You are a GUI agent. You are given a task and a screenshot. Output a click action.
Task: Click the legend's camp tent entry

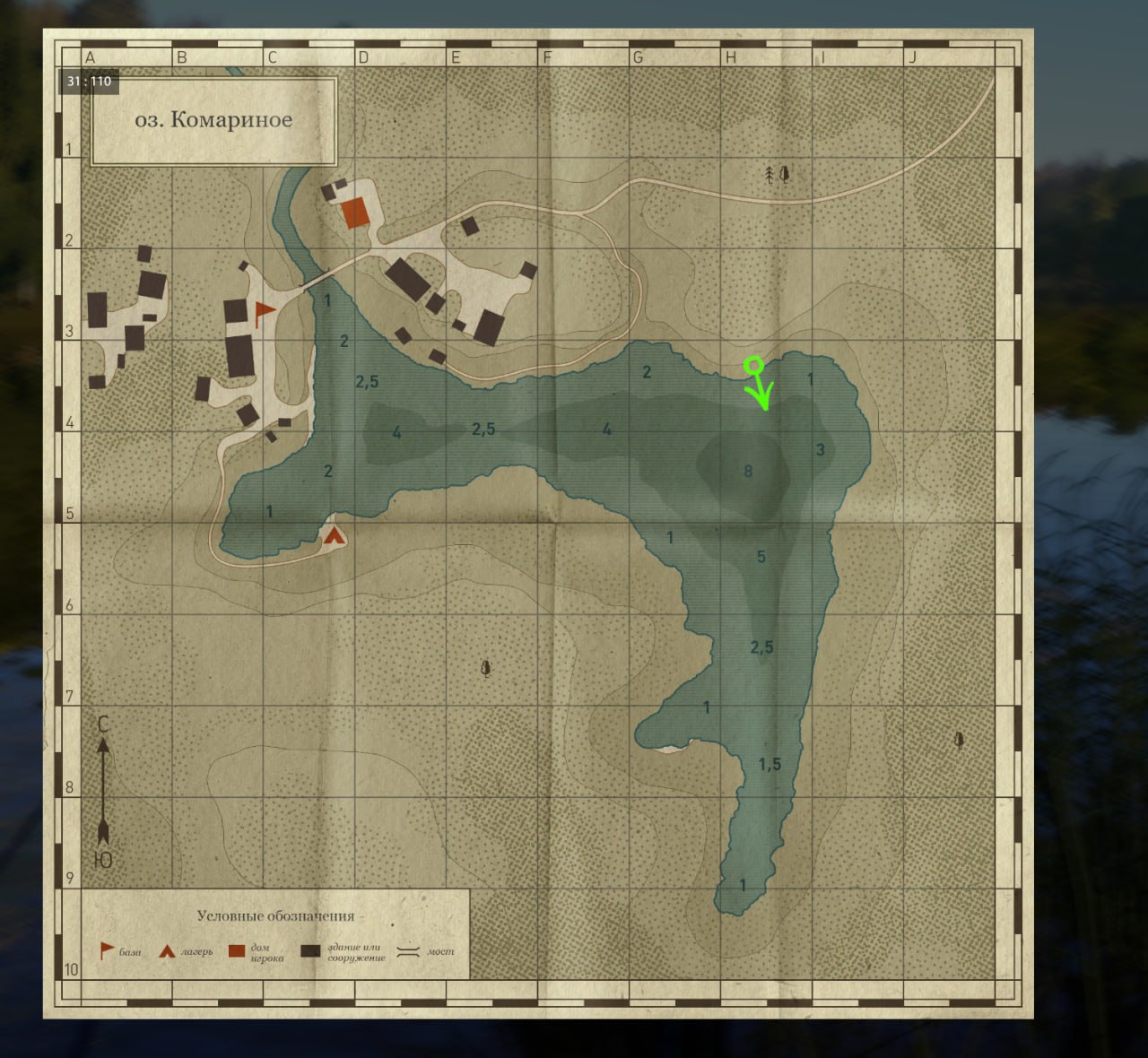[x=166, y=951]
